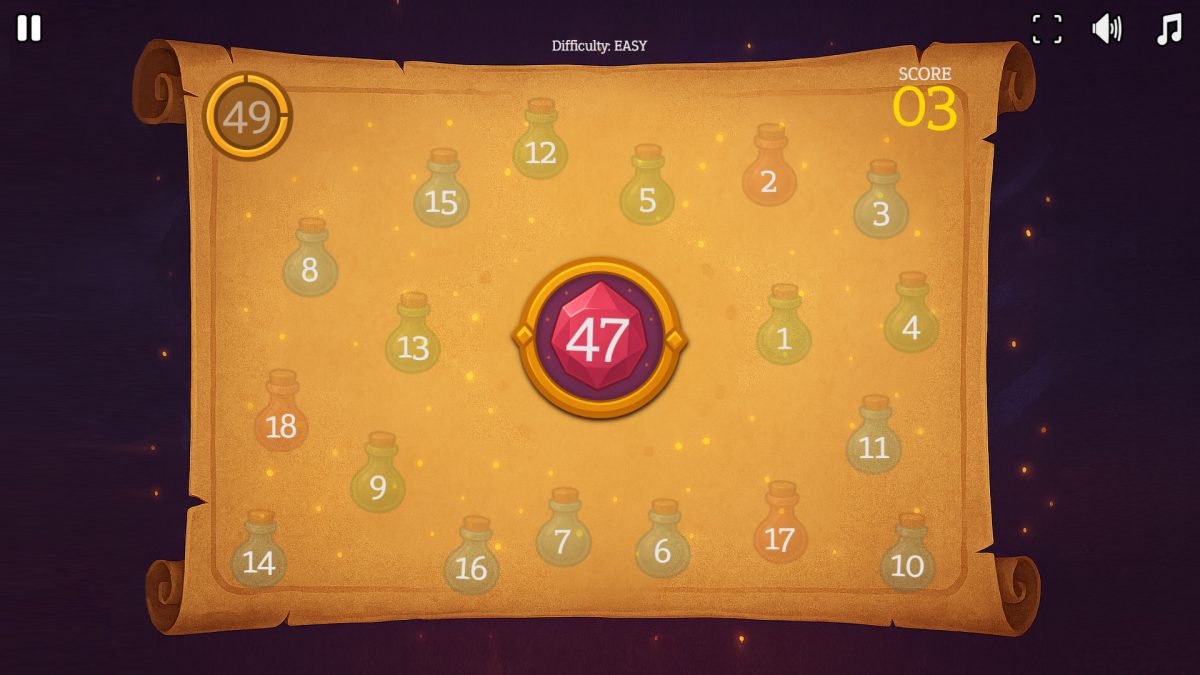Viewport: 1200px width, 675px height.
Task: Choose the potion marked 4
Action: tap(911, 319)
